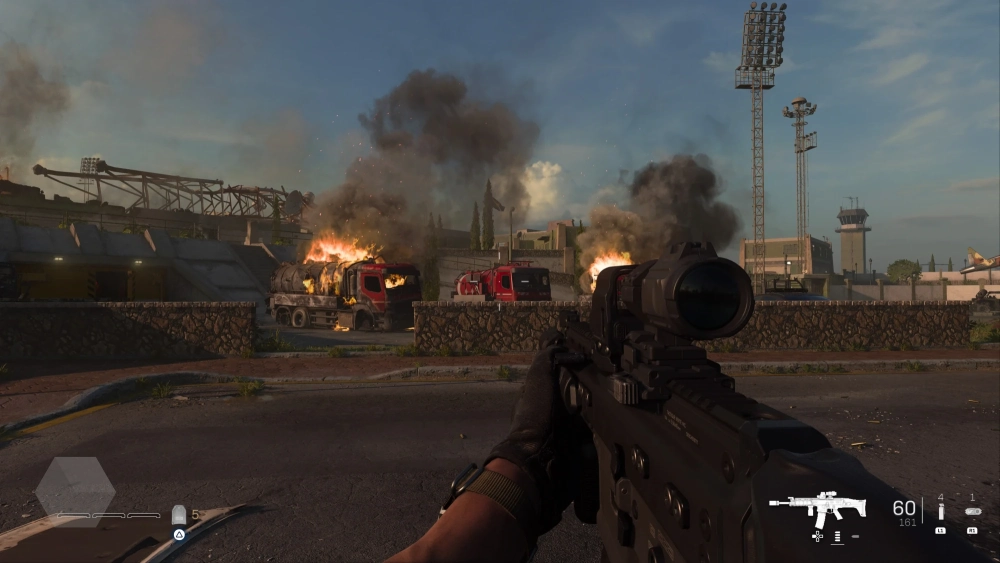Click the hexagonal squad emblem

(75, 490)
